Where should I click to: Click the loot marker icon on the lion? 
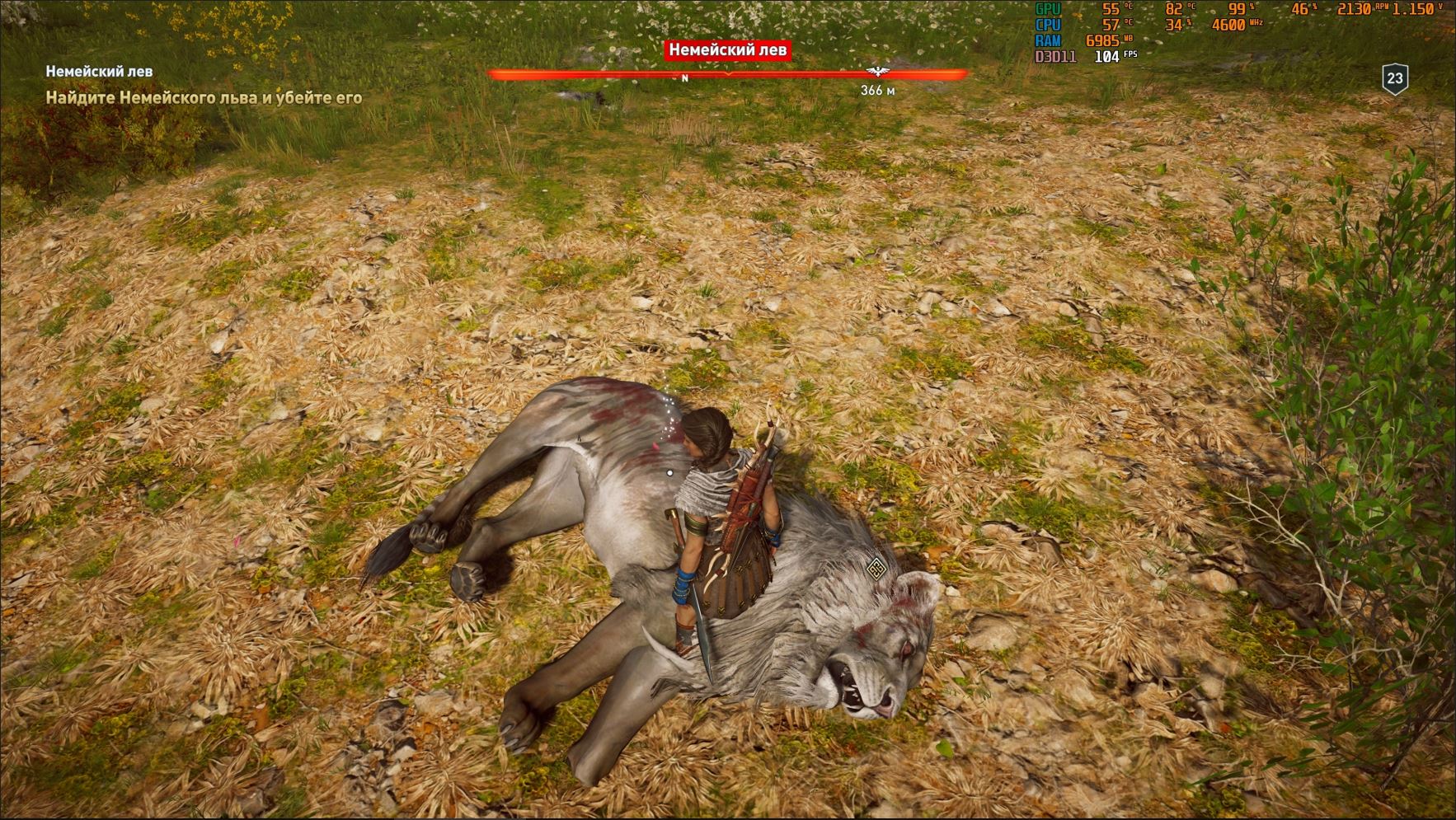pos(876,567)
